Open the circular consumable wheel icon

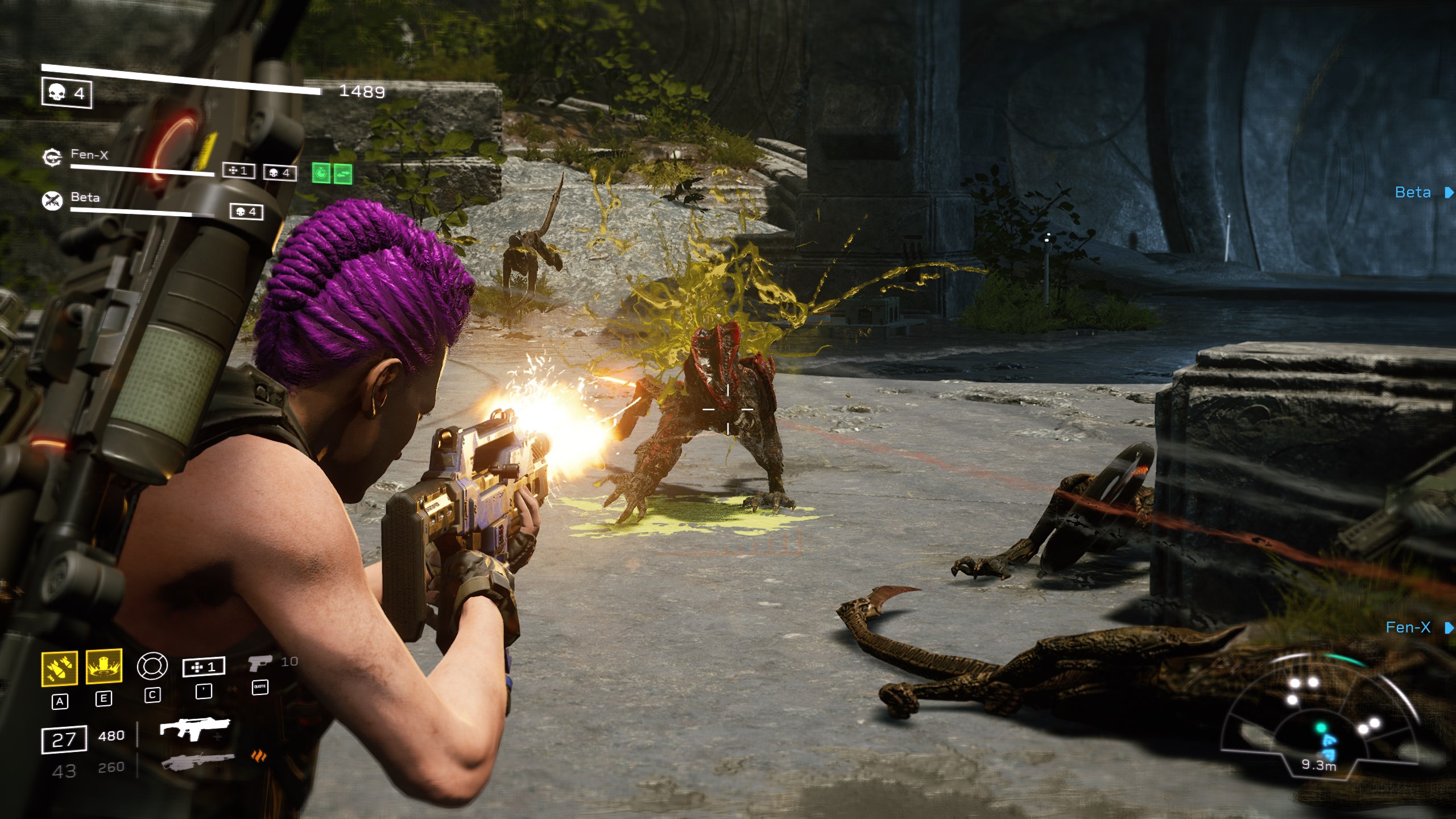pyautogui.click(x=152, y=666)
